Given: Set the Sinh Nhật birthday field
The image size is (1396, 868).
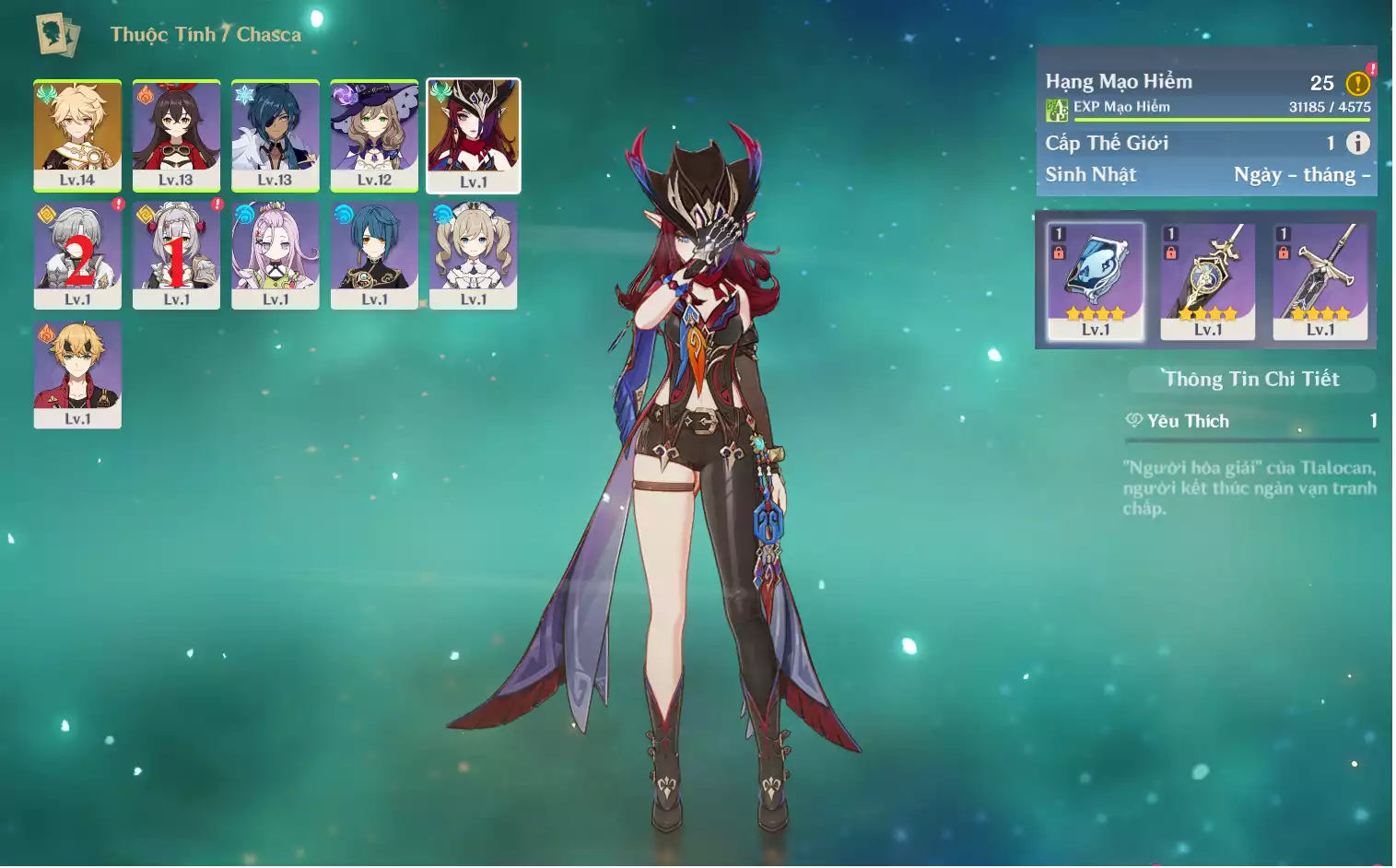Looking at the screenshot, I should [x=1301, y=175].
